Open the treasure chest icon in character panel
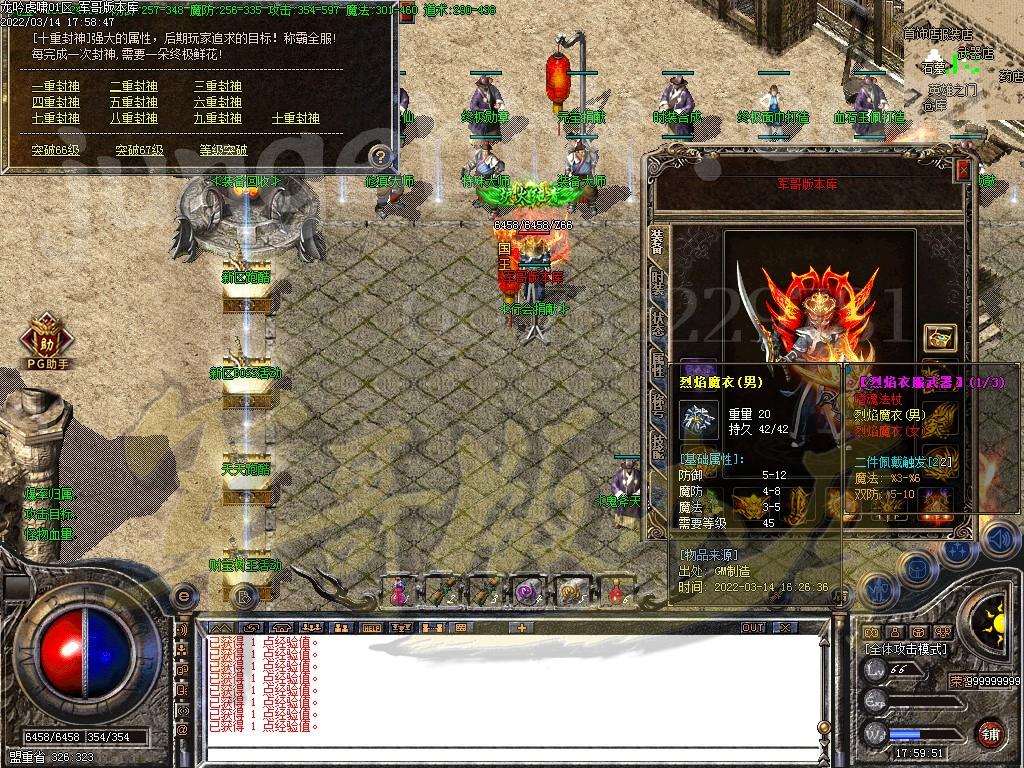 tap(940, 337)
